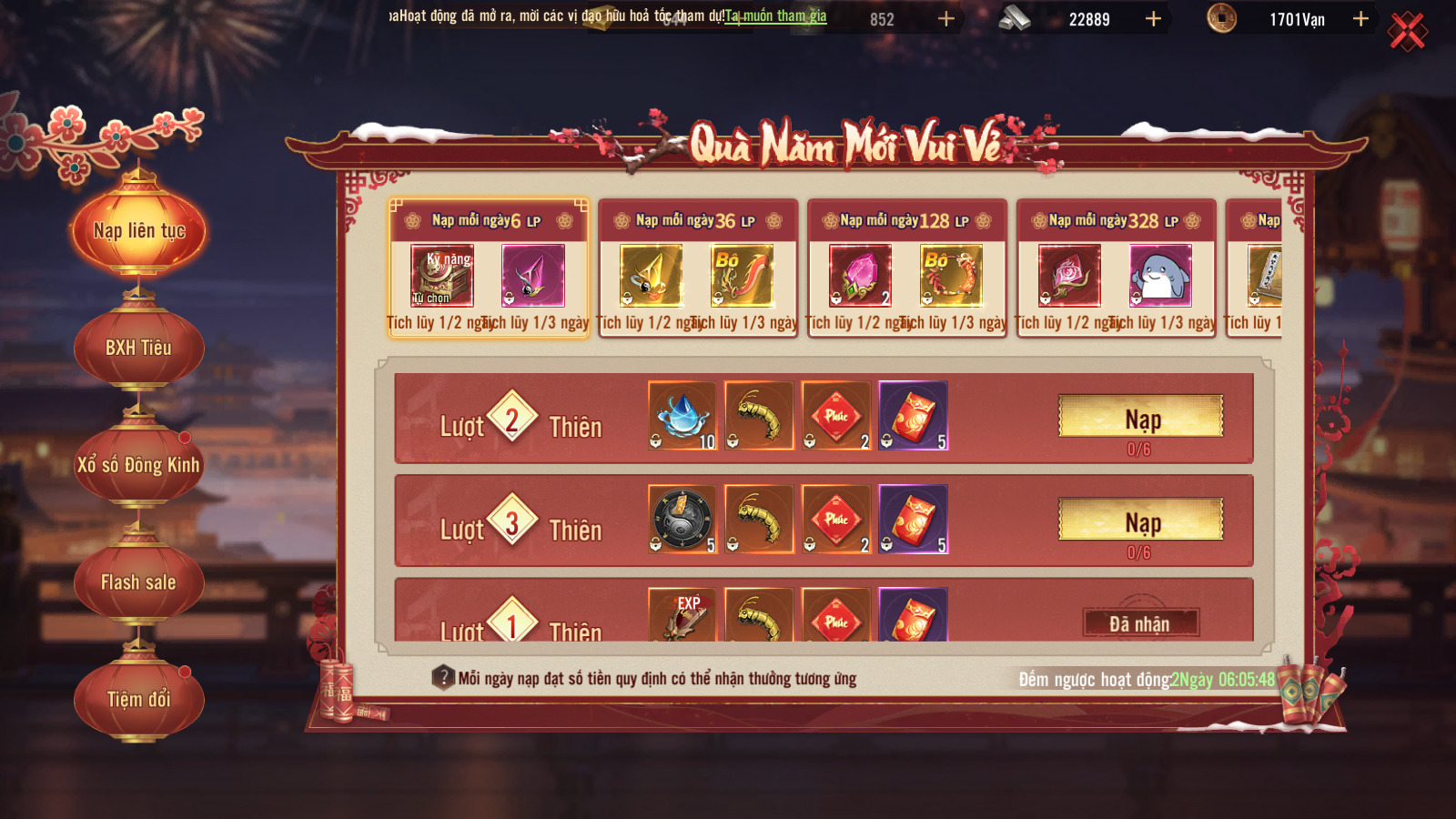Add copper coins with the plus button
The image size is (1456, 819).
(1360, 19)
